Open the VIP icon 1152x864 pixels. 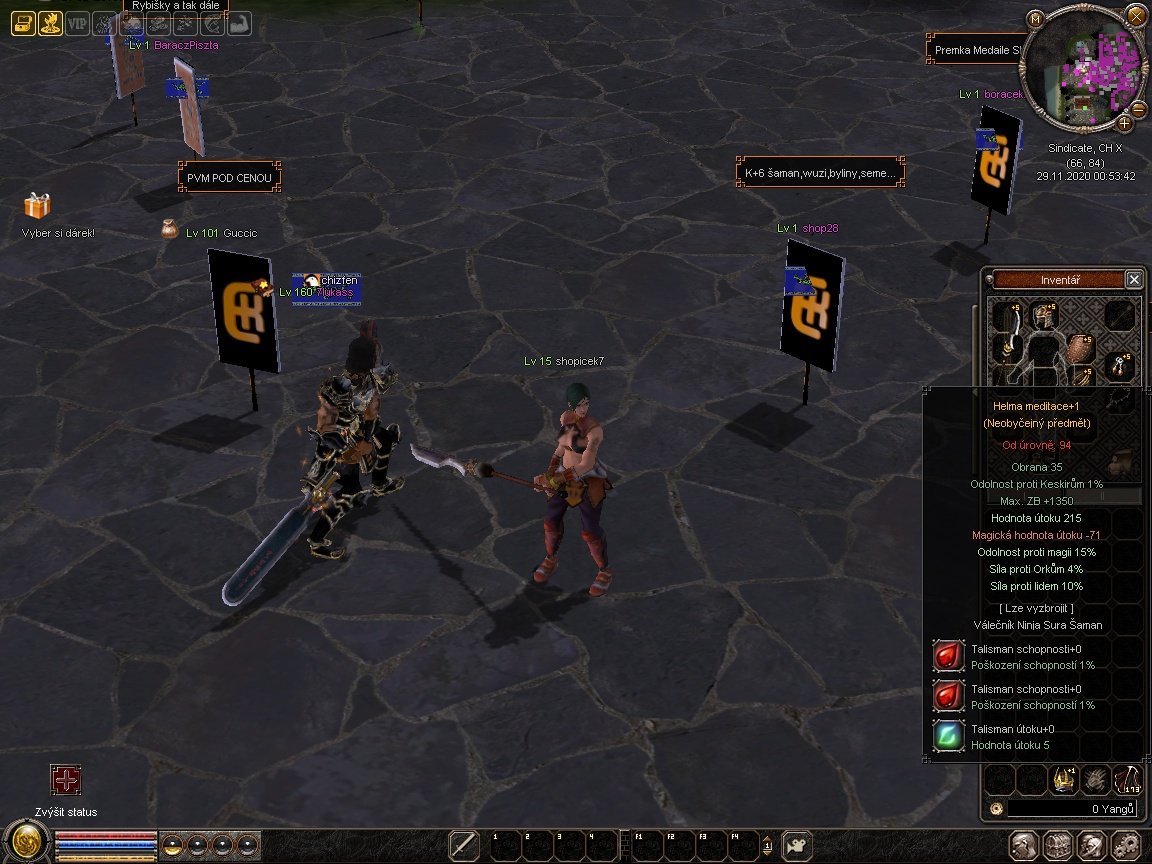[x=77, y=23]
